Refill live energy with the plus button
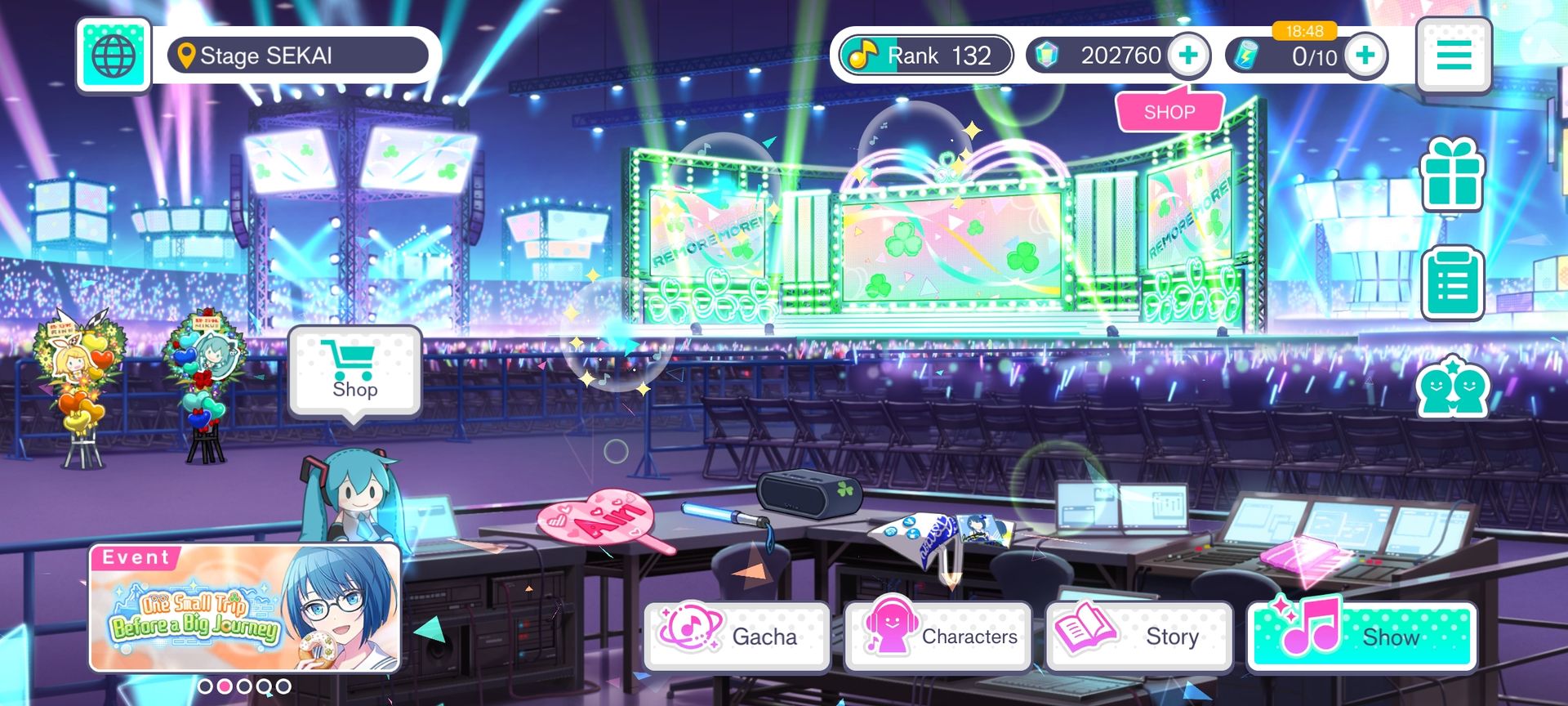The height and width of the screenshot is (706, 1568). click(x=1365, y=56)
